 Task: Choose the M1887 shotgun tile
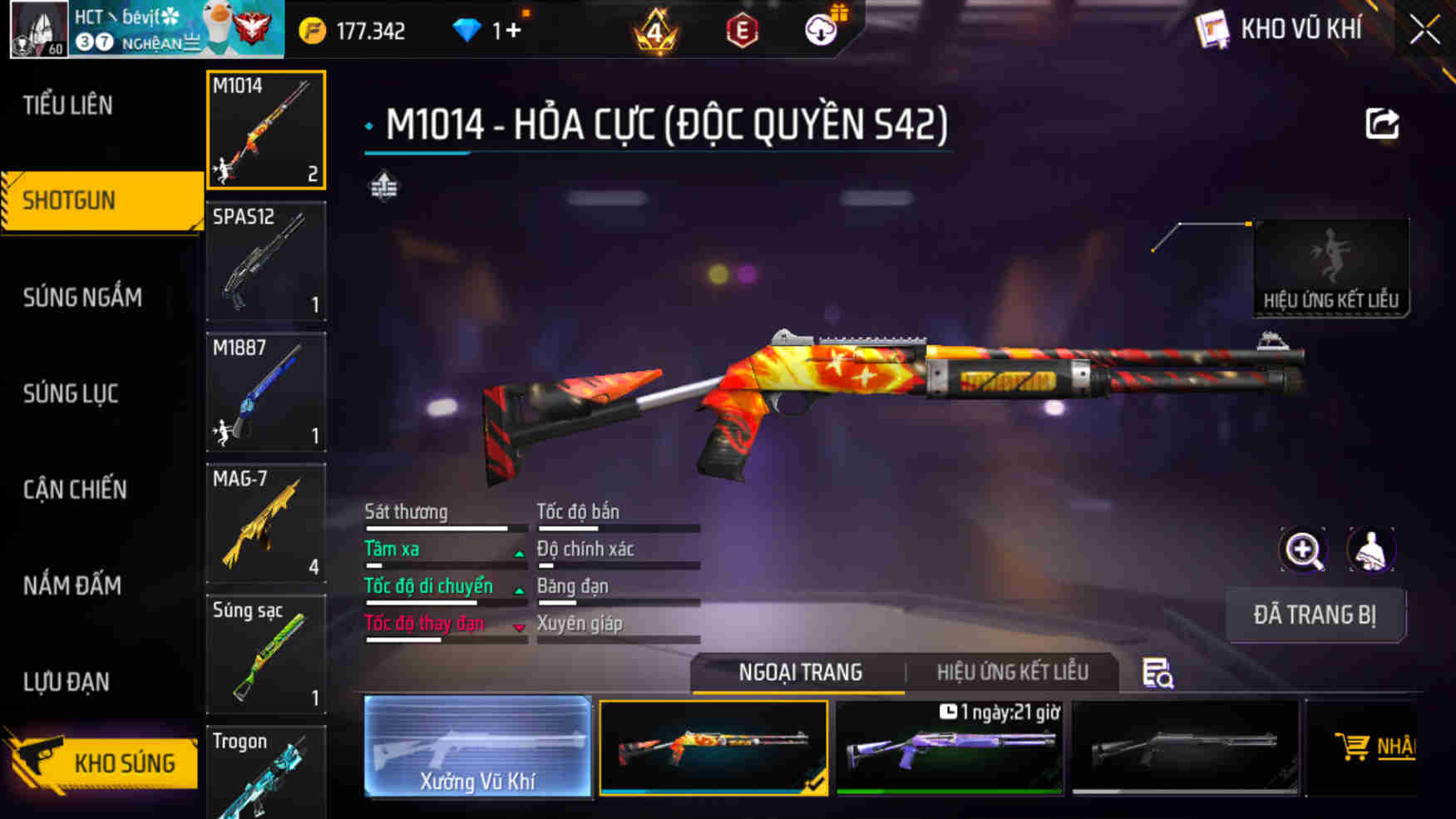[x=266, y=392]
